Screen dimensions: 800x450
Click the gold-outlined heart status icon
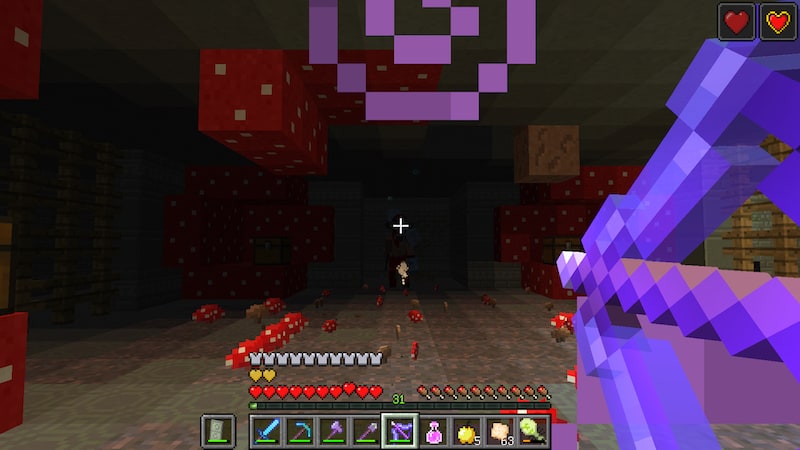[x=778, y=22]
